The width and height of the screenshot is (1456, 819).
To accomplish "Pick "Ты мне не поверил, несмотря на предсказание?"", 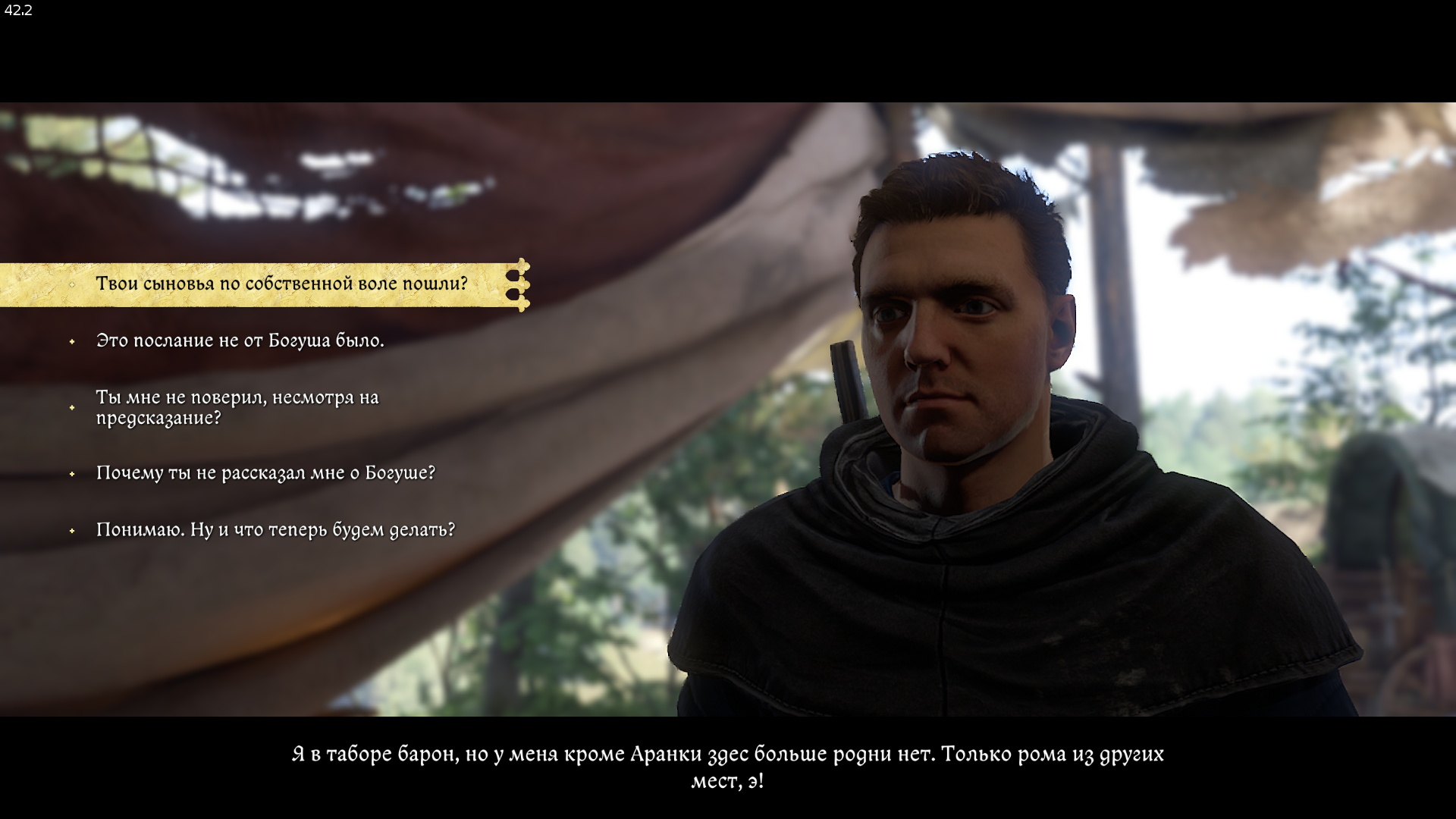I will pos(237,408).
